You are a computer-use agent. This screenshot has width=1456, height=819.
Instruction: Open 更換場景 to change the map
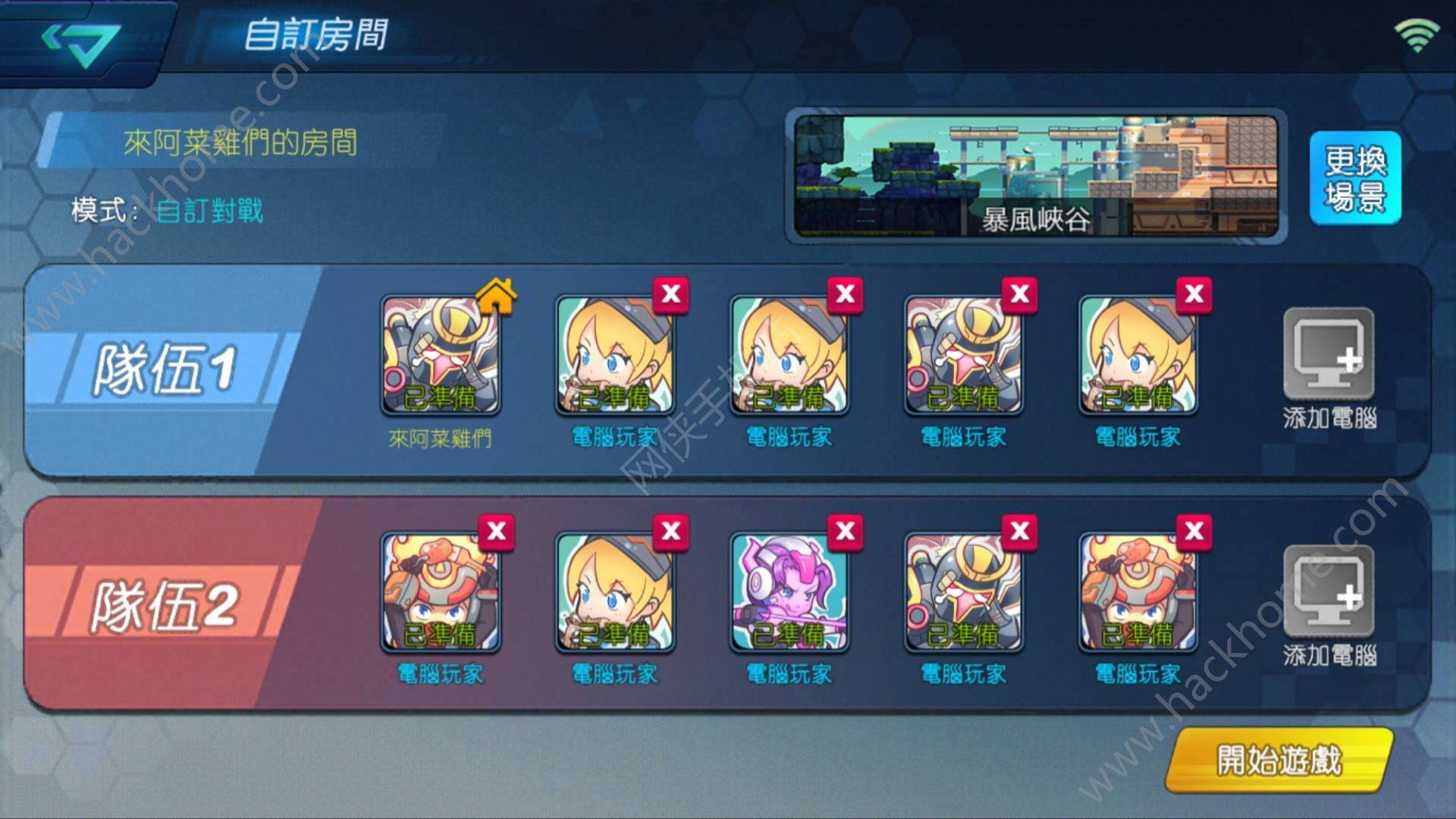[1355, 178]
